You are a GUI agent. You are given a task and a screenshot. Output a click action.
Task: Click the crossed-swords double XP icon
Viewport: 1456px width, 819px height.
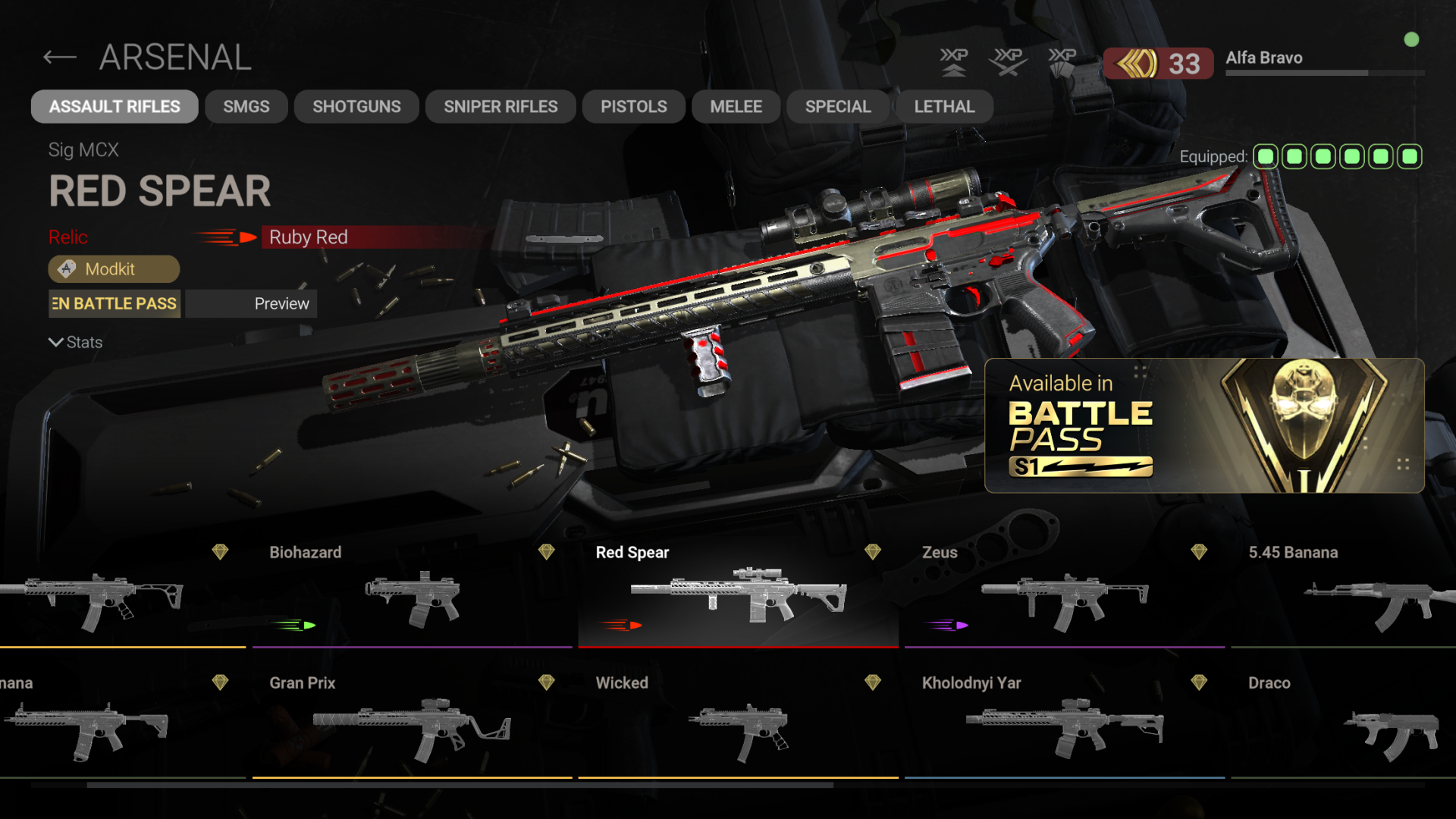click(1009, 62)
